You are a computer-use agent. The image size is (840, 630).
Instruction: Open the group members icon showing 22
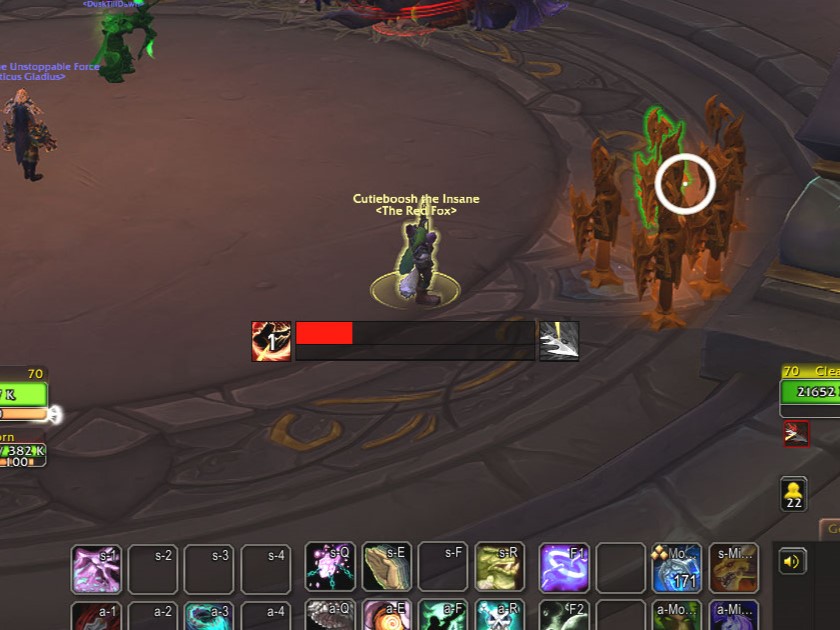(x=795, y=493)
